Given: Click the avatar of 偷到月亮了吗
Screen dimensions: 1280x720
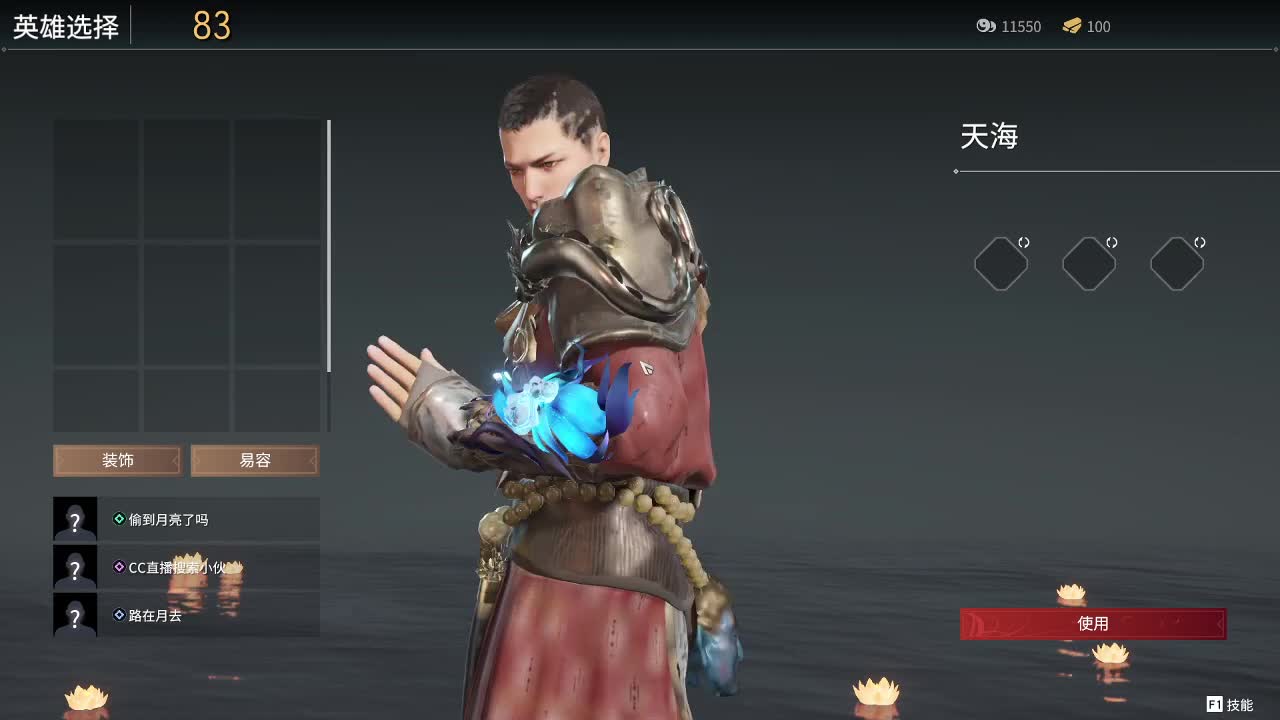Looking at the screenshot, I should (x=75, y=519).
